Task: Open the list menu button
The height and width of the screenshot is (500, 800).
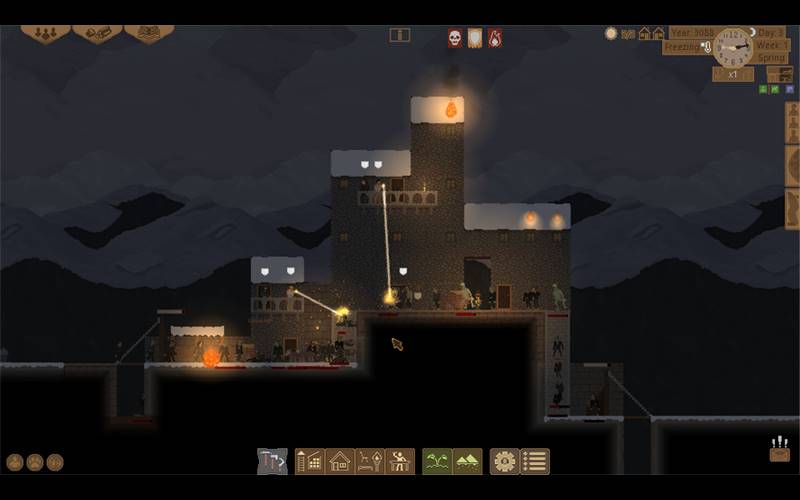Action: 535,461
